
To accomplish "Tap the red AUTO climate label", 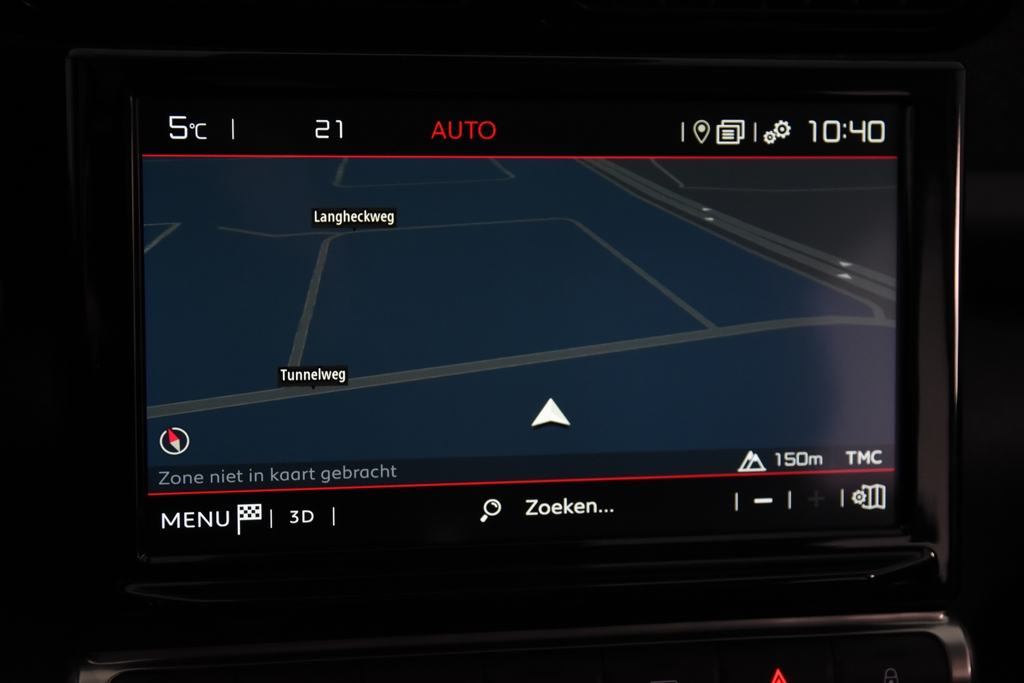I will pyautogui.click(x=463, y=130).
